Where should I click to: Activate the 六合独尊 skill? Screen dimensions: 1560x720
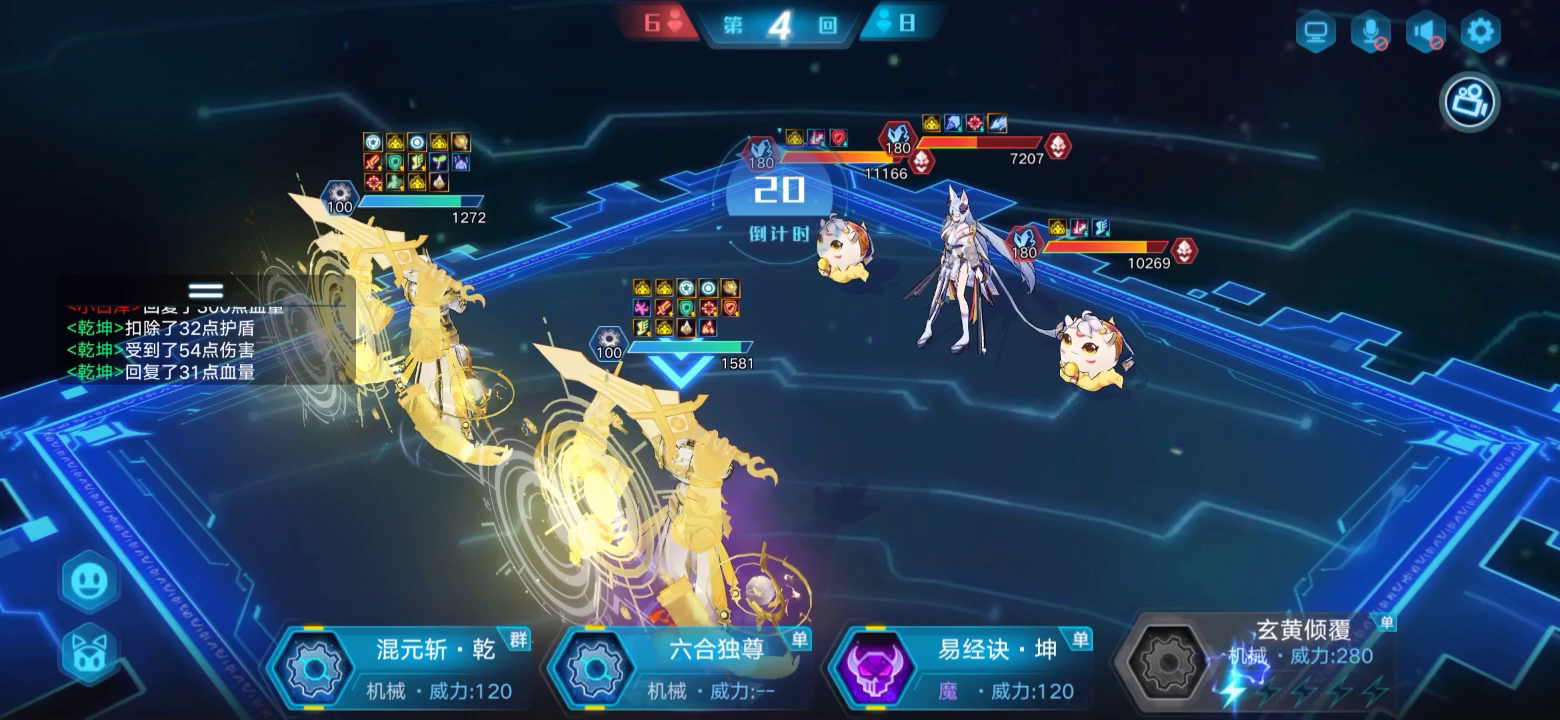596,670
